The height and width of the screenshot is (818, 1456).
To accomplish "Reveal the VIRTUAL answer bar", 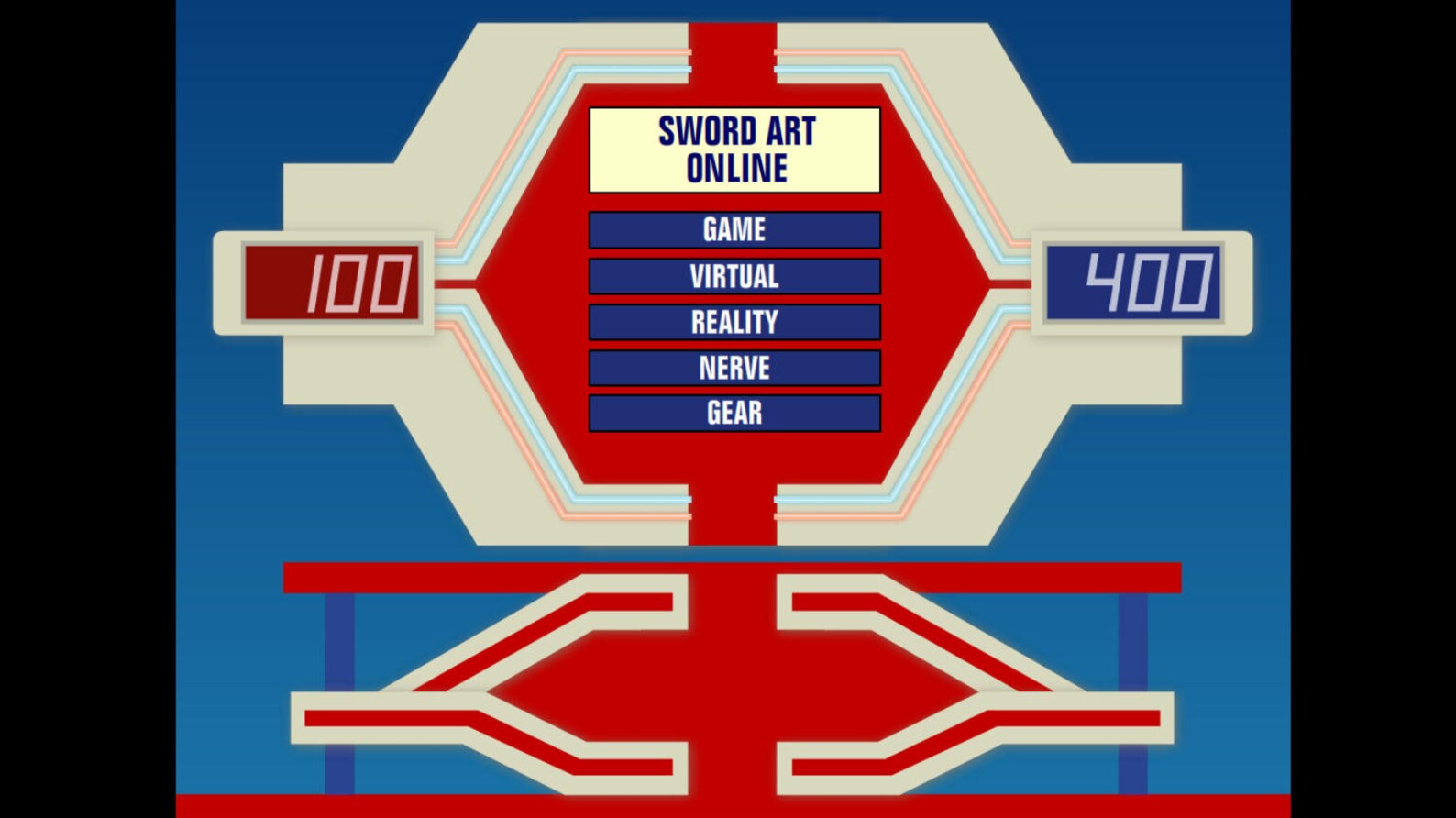I will point(734,276).
